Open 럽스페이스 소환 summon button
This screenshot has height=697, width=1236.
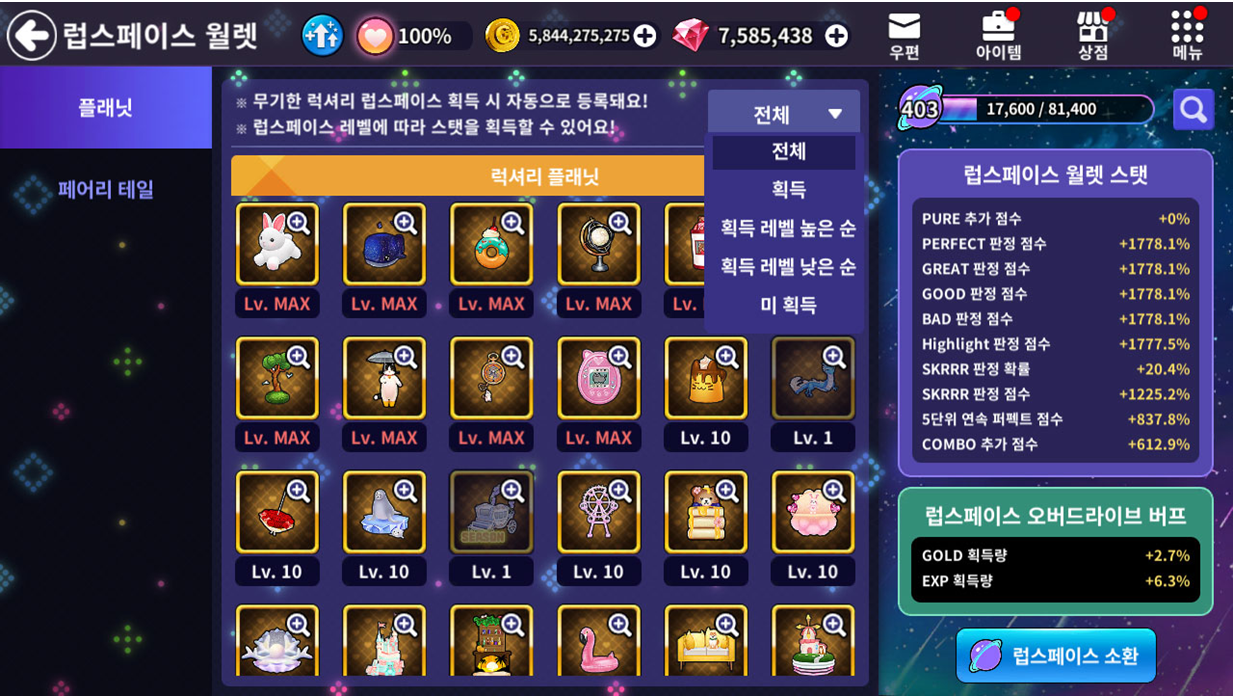[1056, 656]
